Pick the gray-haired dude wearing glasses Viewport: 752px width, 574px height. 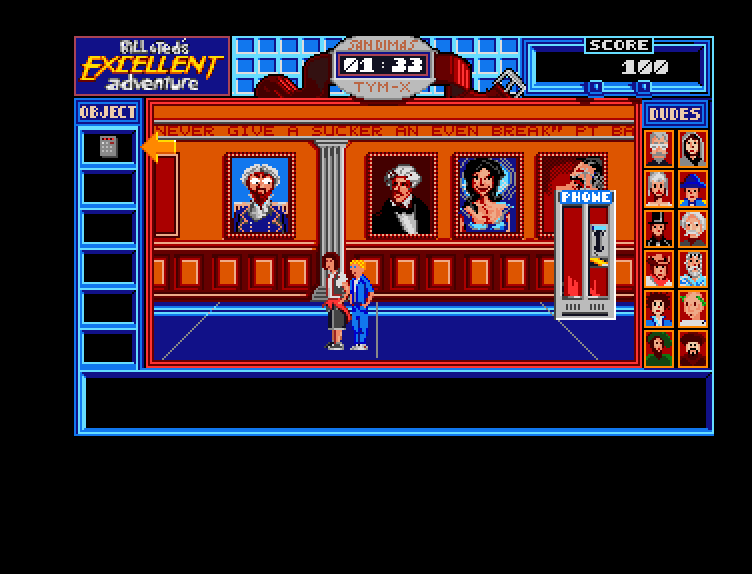pyautogui.click(x=659, y=148)
